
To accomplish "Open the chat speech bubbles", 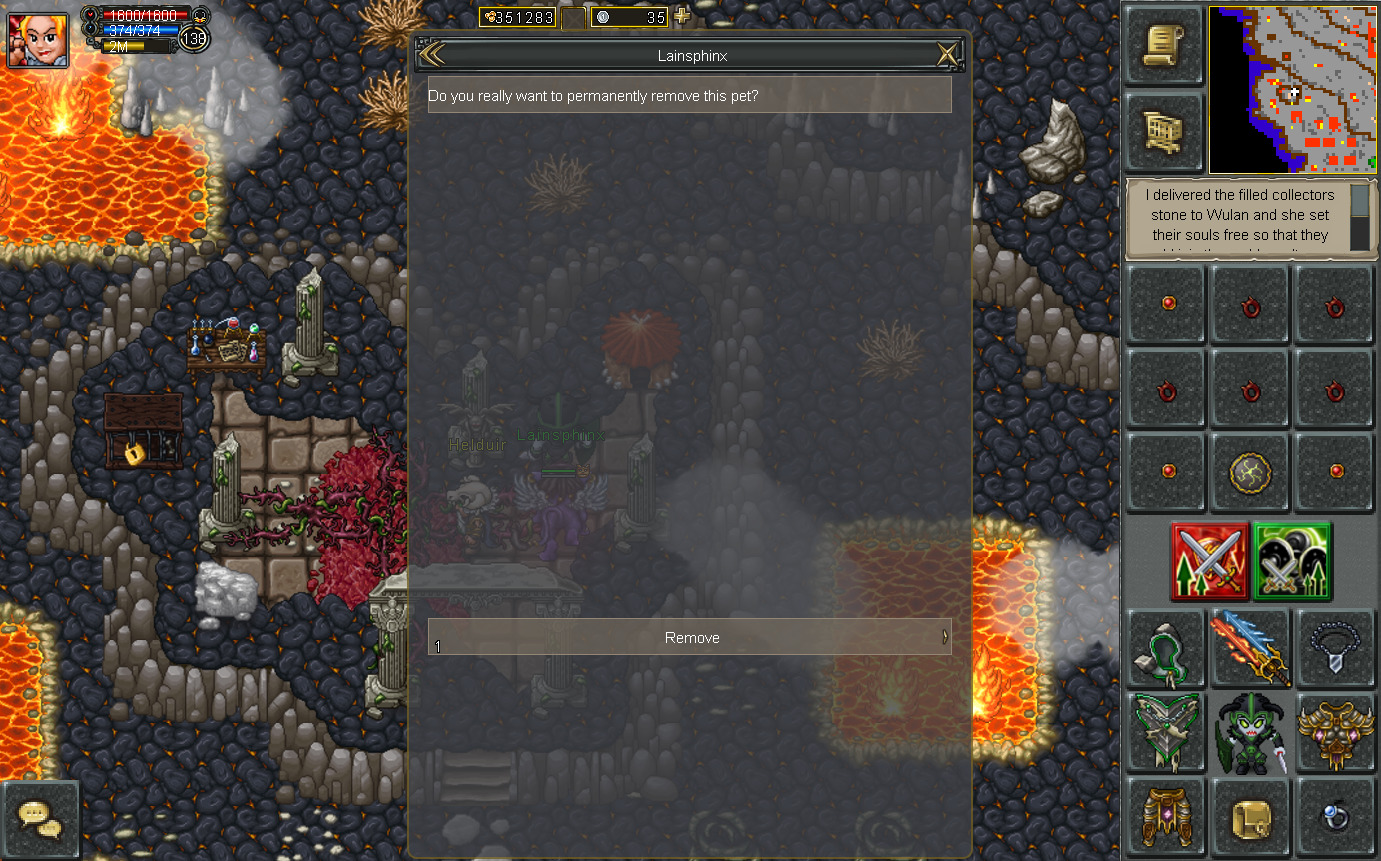I will pos(40,820).
